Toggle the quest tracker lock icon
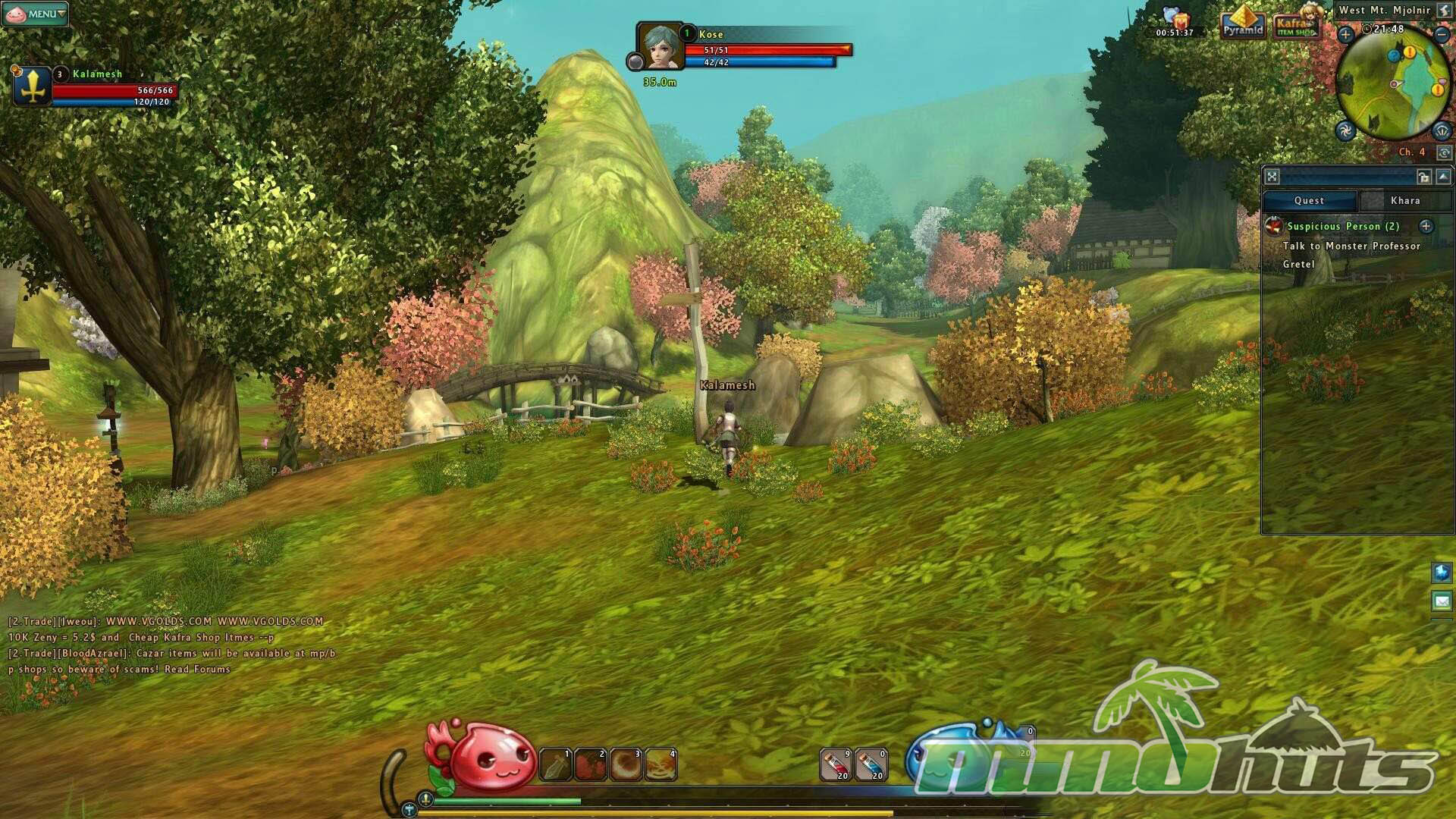 tap(1423, 177)
